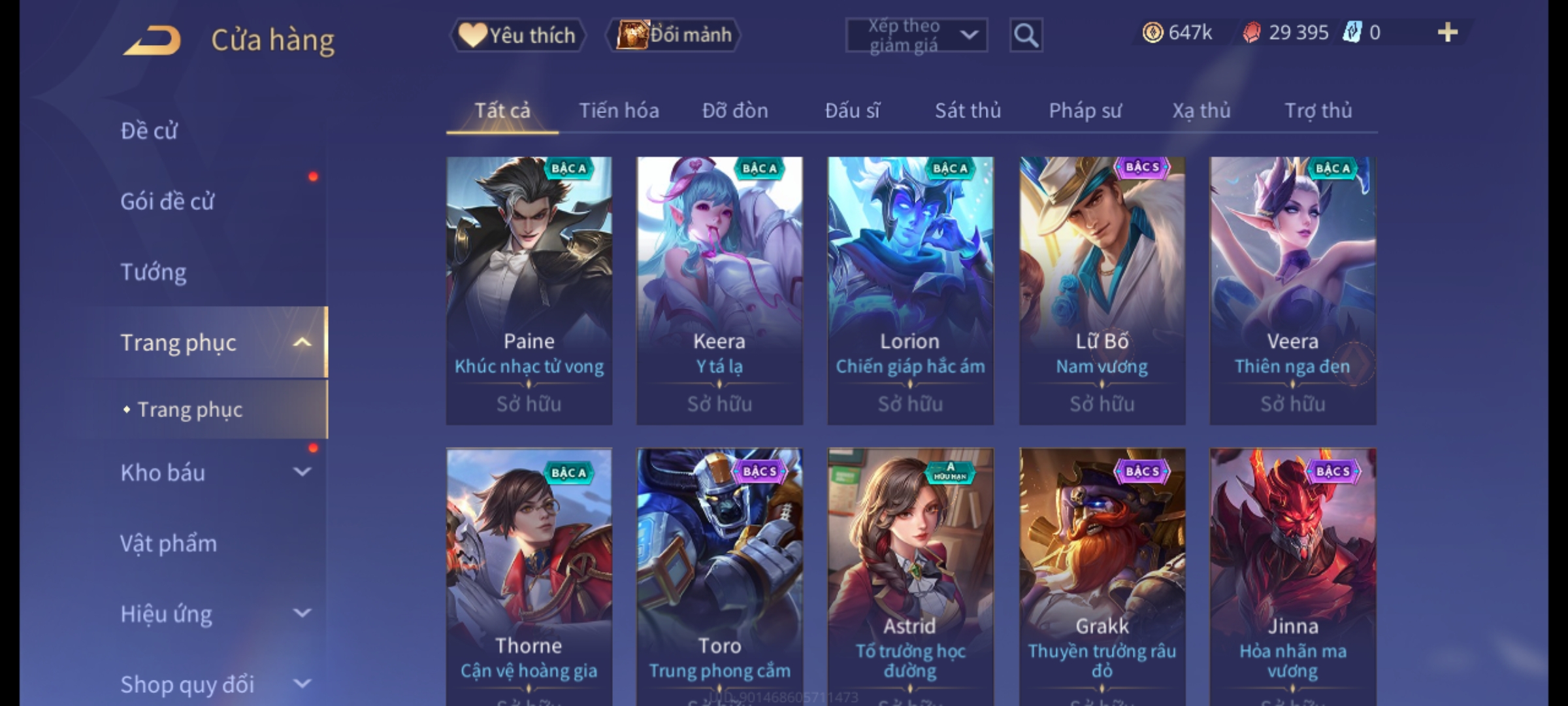1568x706 pixels.
Task: Switch to the Tiến hóa tab
Action: click(619, 110)
